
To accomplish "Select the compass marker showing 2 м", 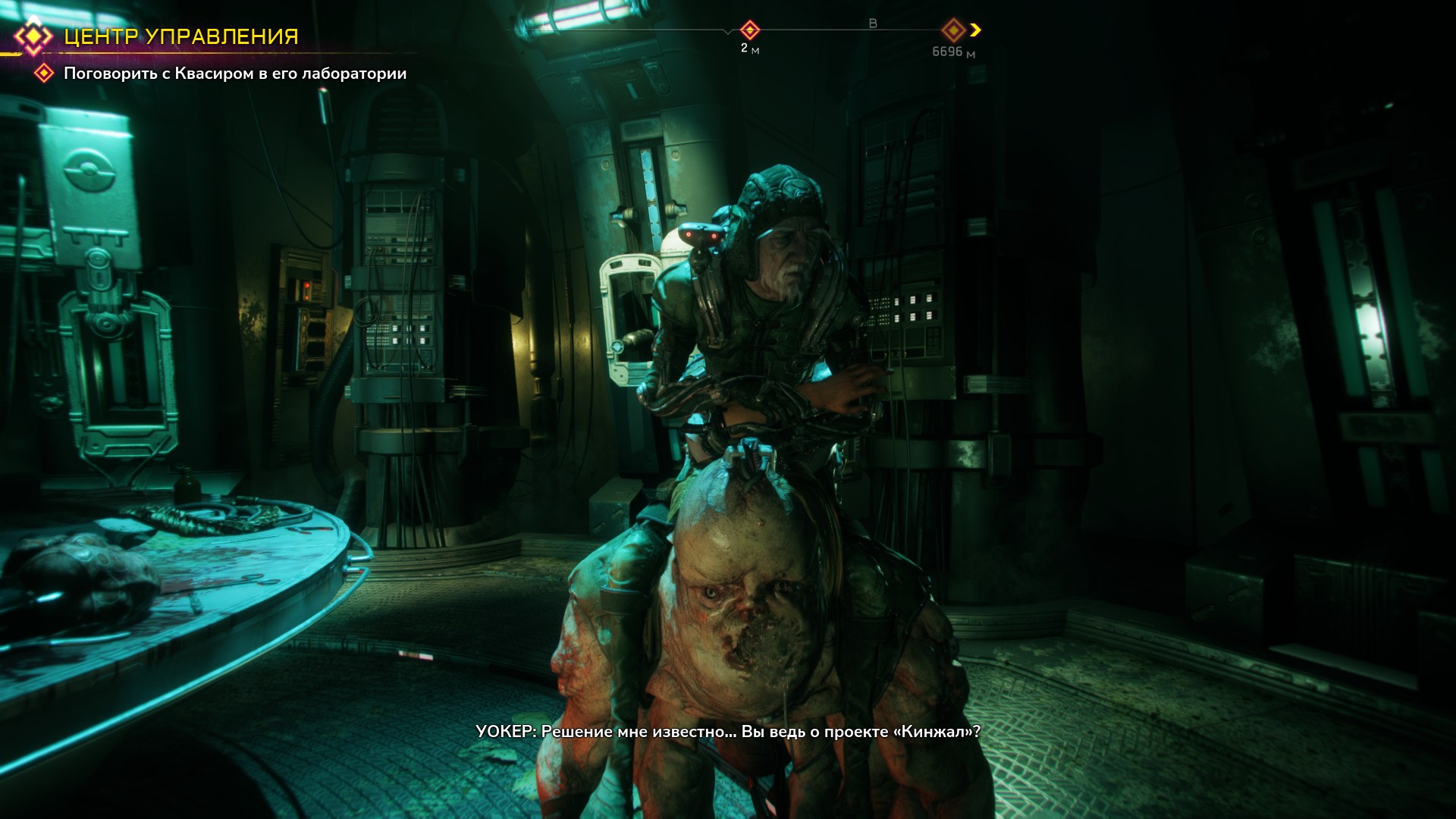I will coord(749,30).
